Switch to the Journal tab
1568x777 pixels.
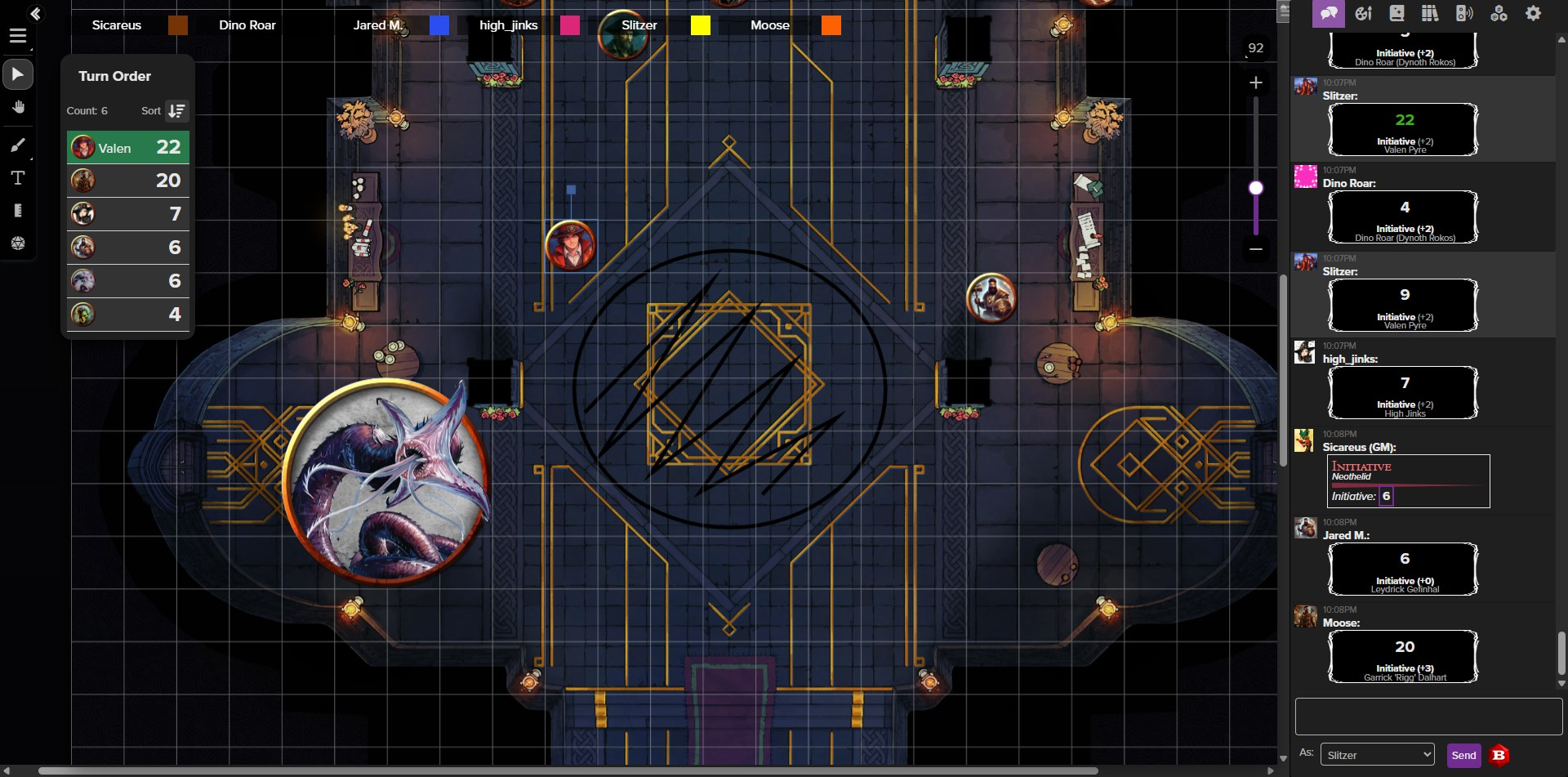[x=1396, y=13]
